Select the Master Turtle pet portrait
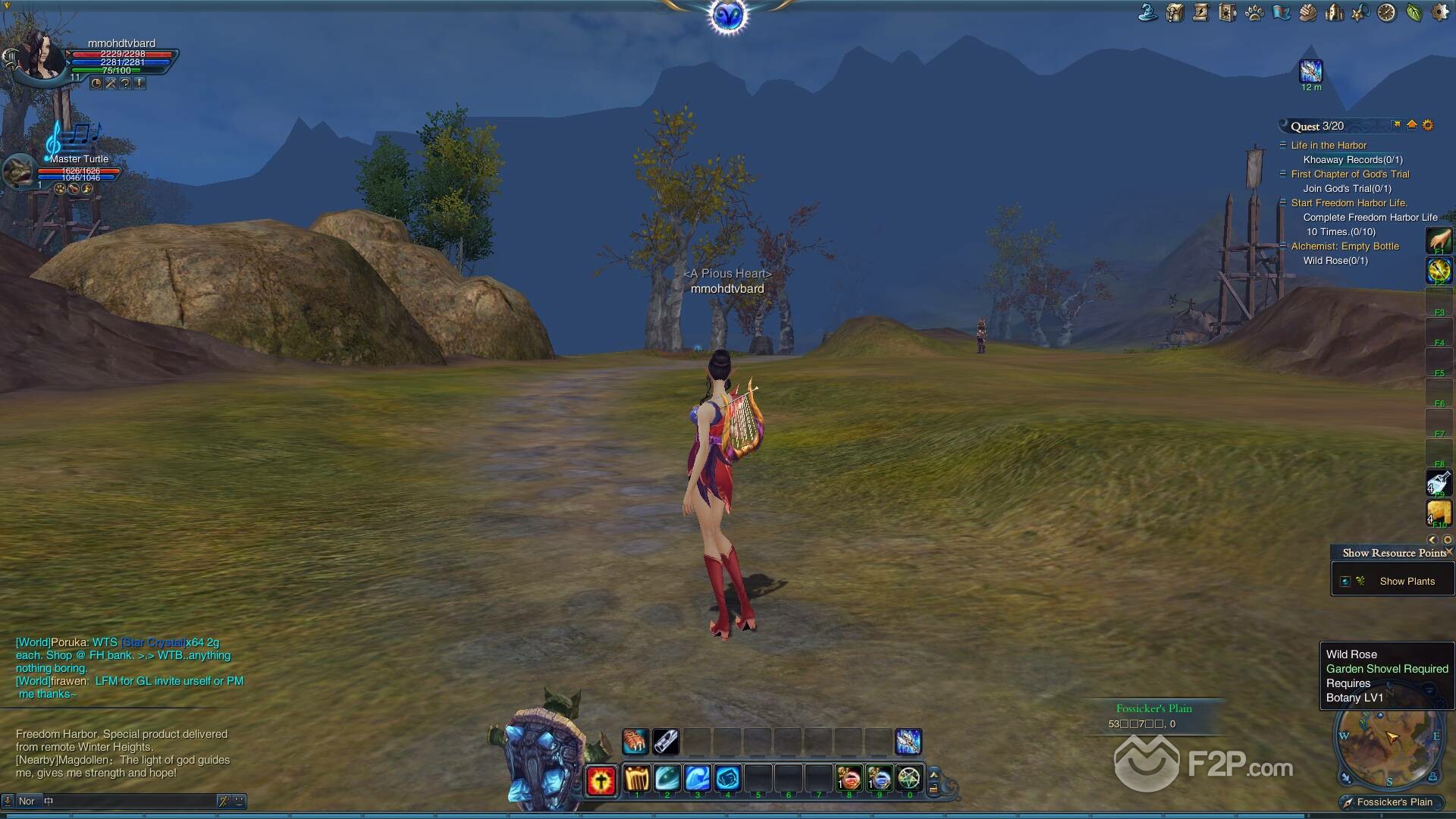 point(19,172)
